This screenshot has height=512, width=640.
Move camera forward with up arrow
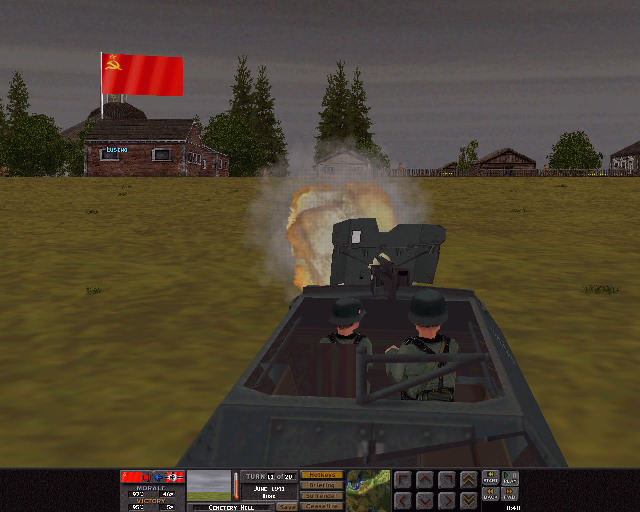[x=423, y=480]
